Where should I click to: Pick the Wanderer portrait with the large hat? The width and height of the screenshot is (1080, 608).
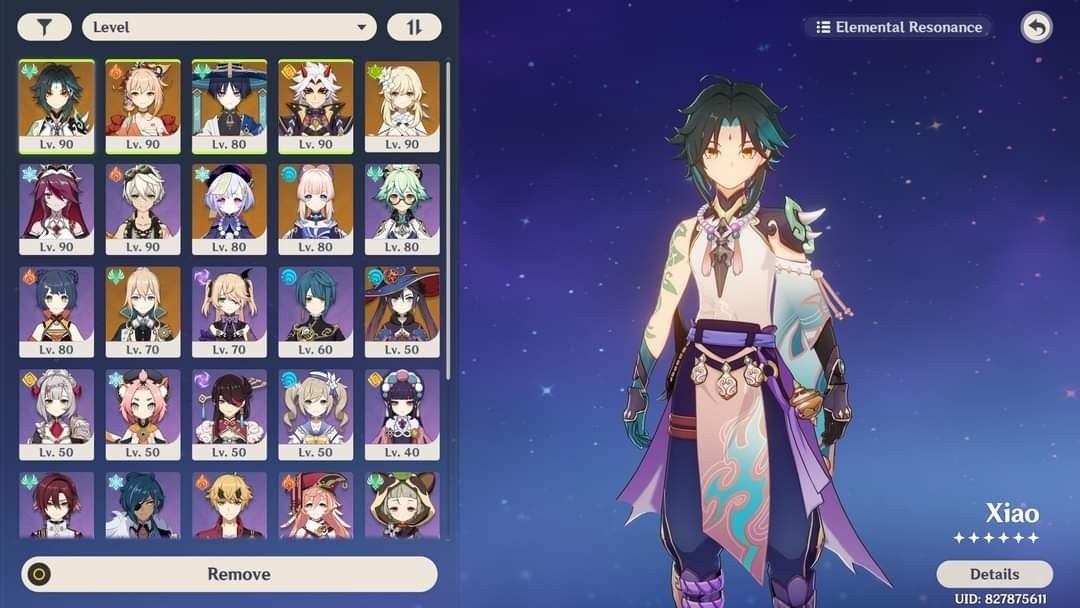229,105
